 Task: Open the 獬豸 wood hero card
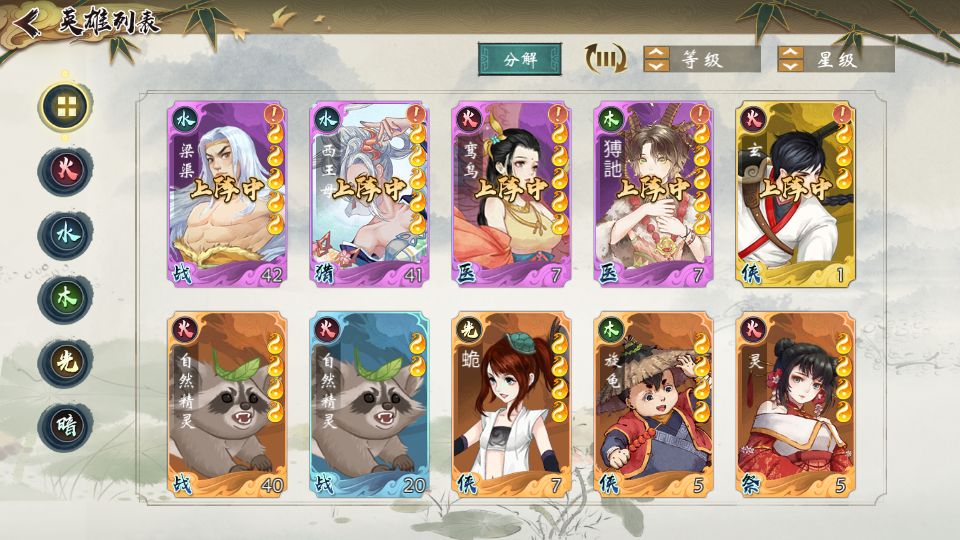click(x=654, y=195)
